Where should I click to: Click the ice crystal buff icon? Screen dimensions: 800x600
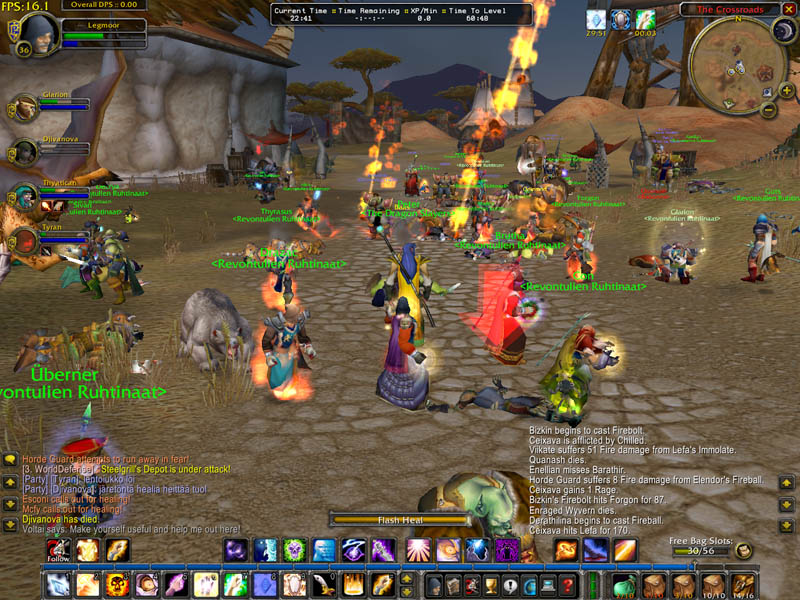(x=596, y=19)
